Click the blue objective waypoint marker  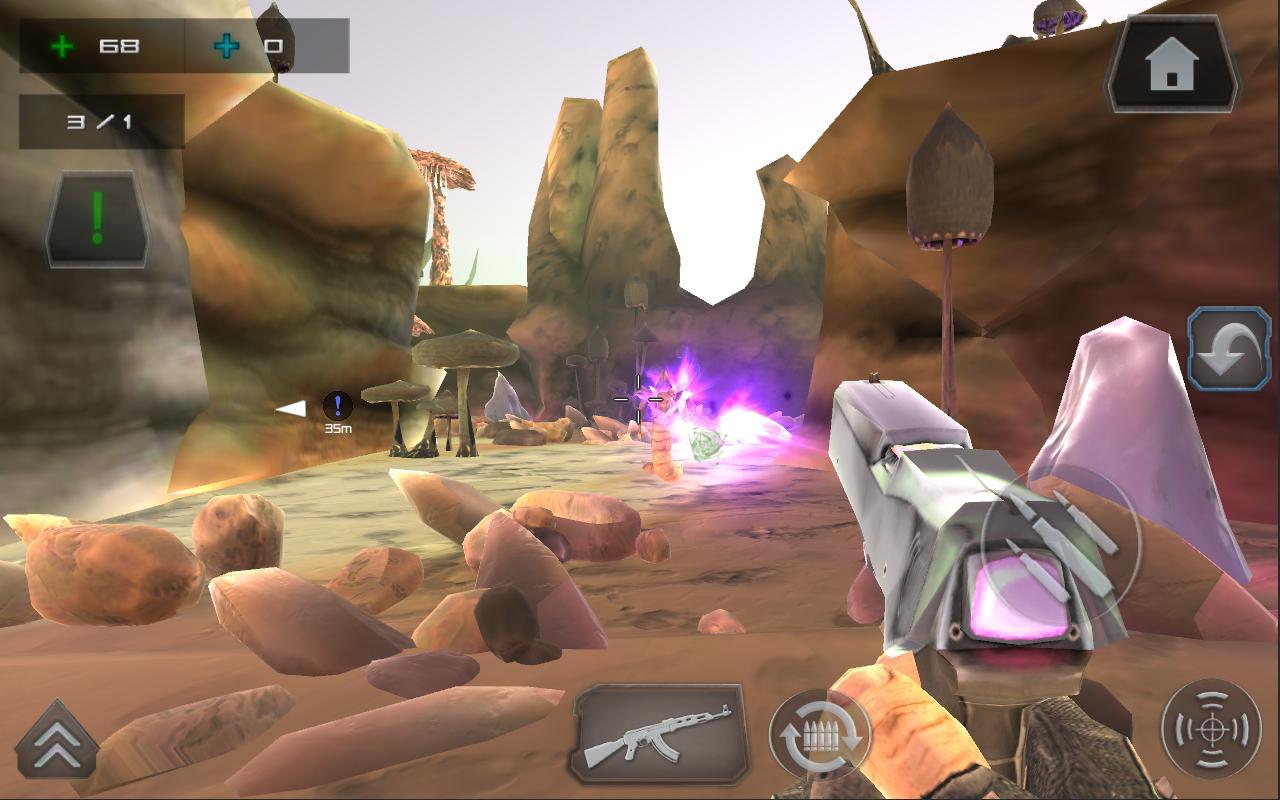(x=338, y=406)
